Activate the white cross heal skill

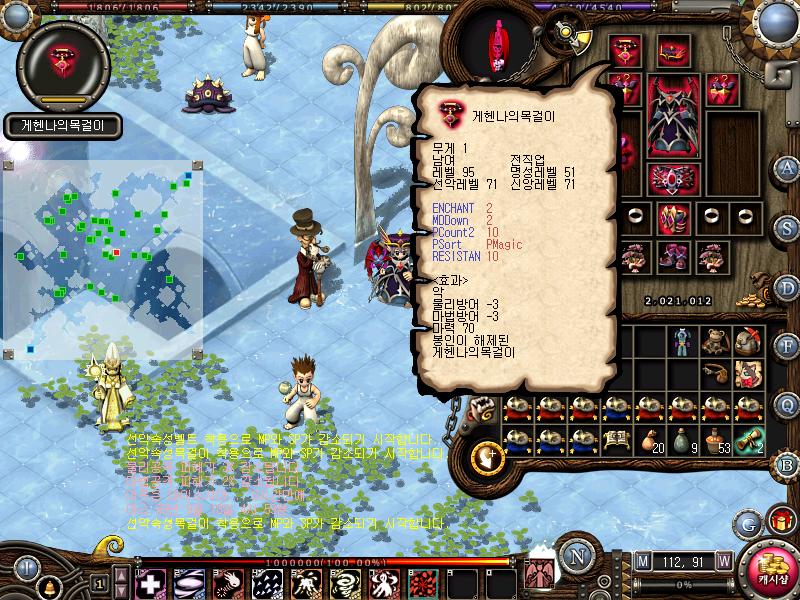coord(151,583)
